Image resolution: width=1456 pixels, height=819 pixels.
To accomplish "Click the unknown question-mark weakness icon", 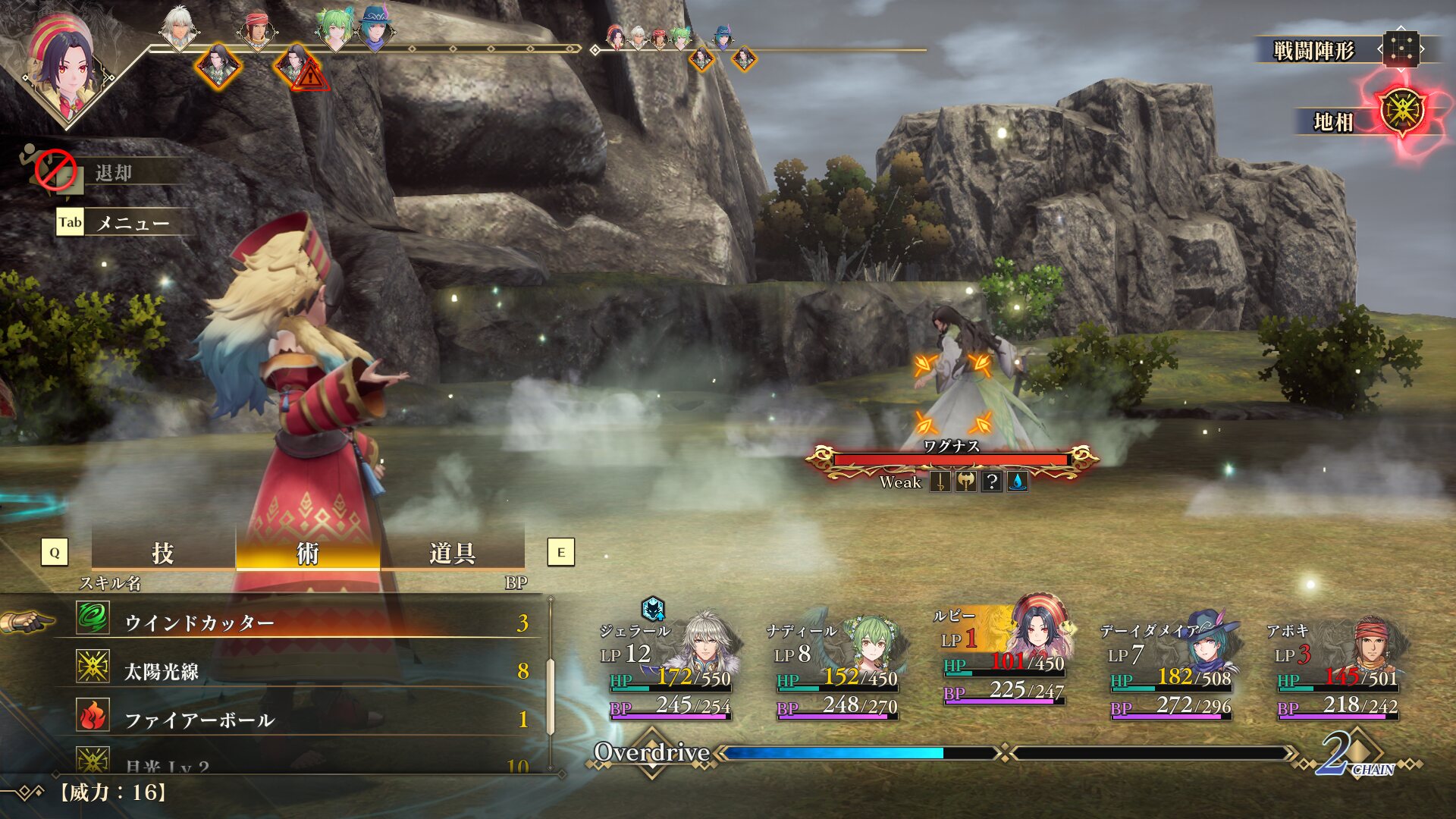I will (991, 482).
